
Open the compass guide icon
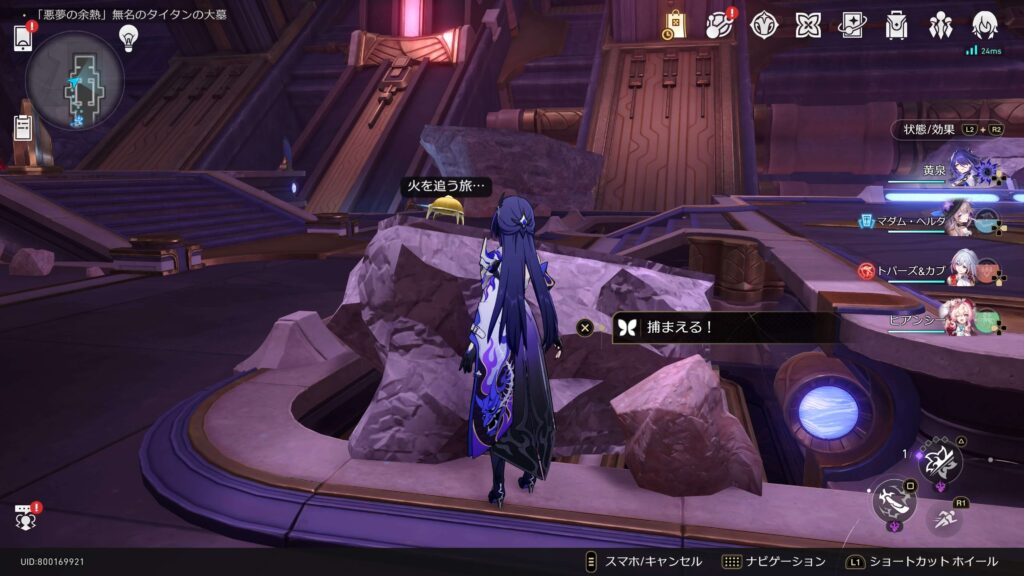click(x=765, y=25)
